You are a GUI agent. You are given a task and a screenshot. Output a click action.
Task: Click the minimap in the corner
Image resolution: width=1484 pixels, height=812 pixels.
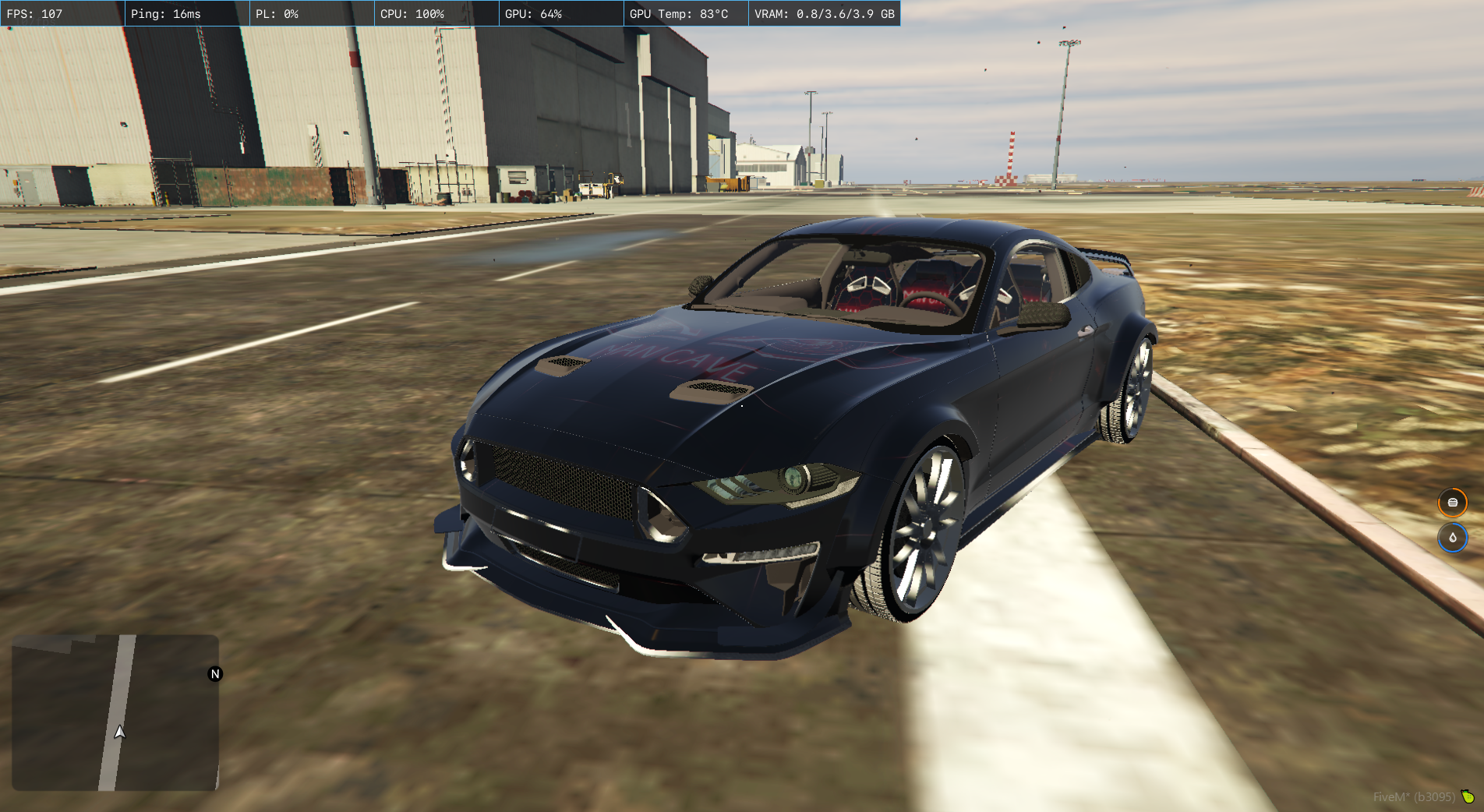click(x=115, y=712)
